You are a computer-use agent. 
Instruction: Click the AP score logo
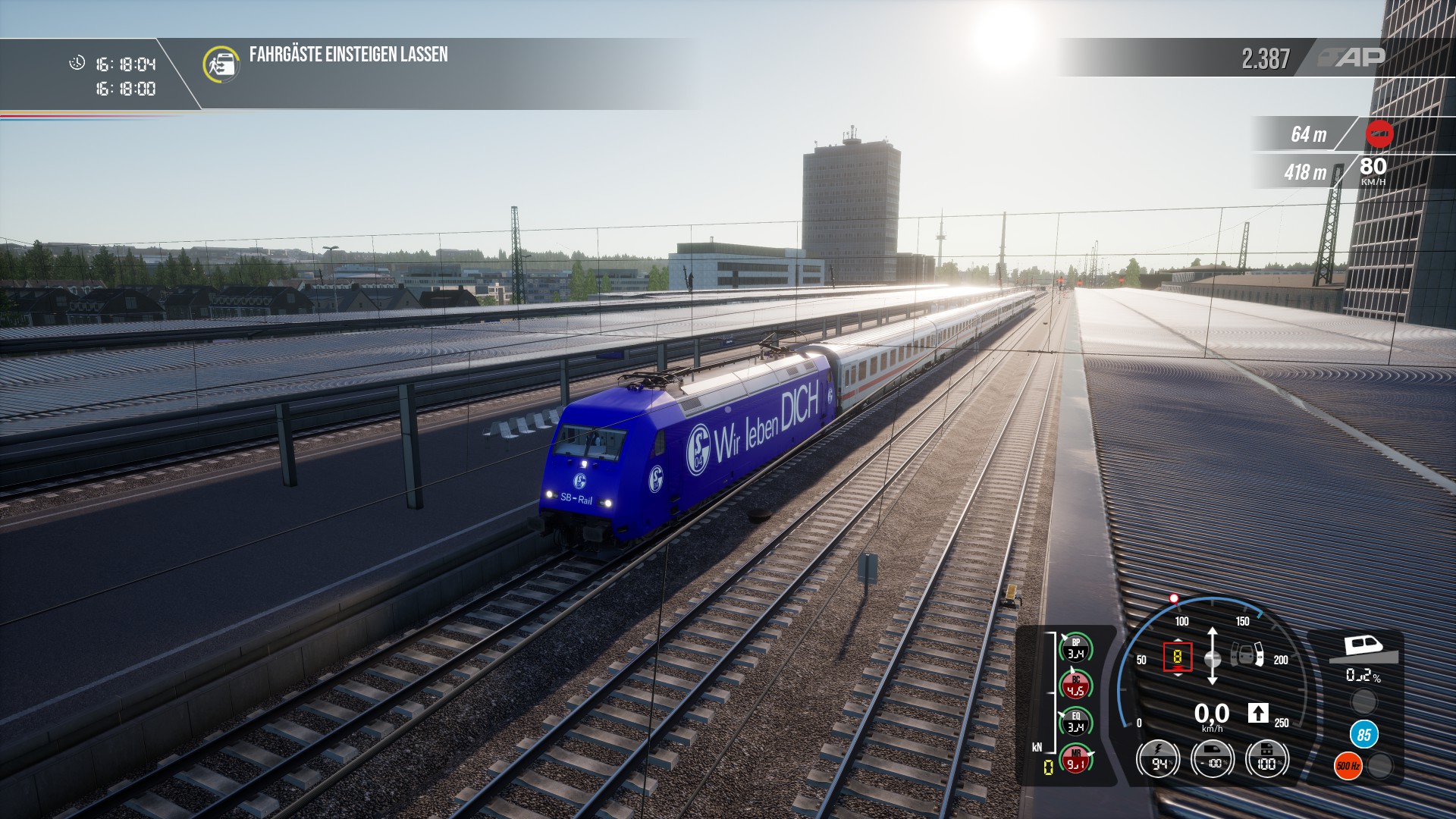1351,58
